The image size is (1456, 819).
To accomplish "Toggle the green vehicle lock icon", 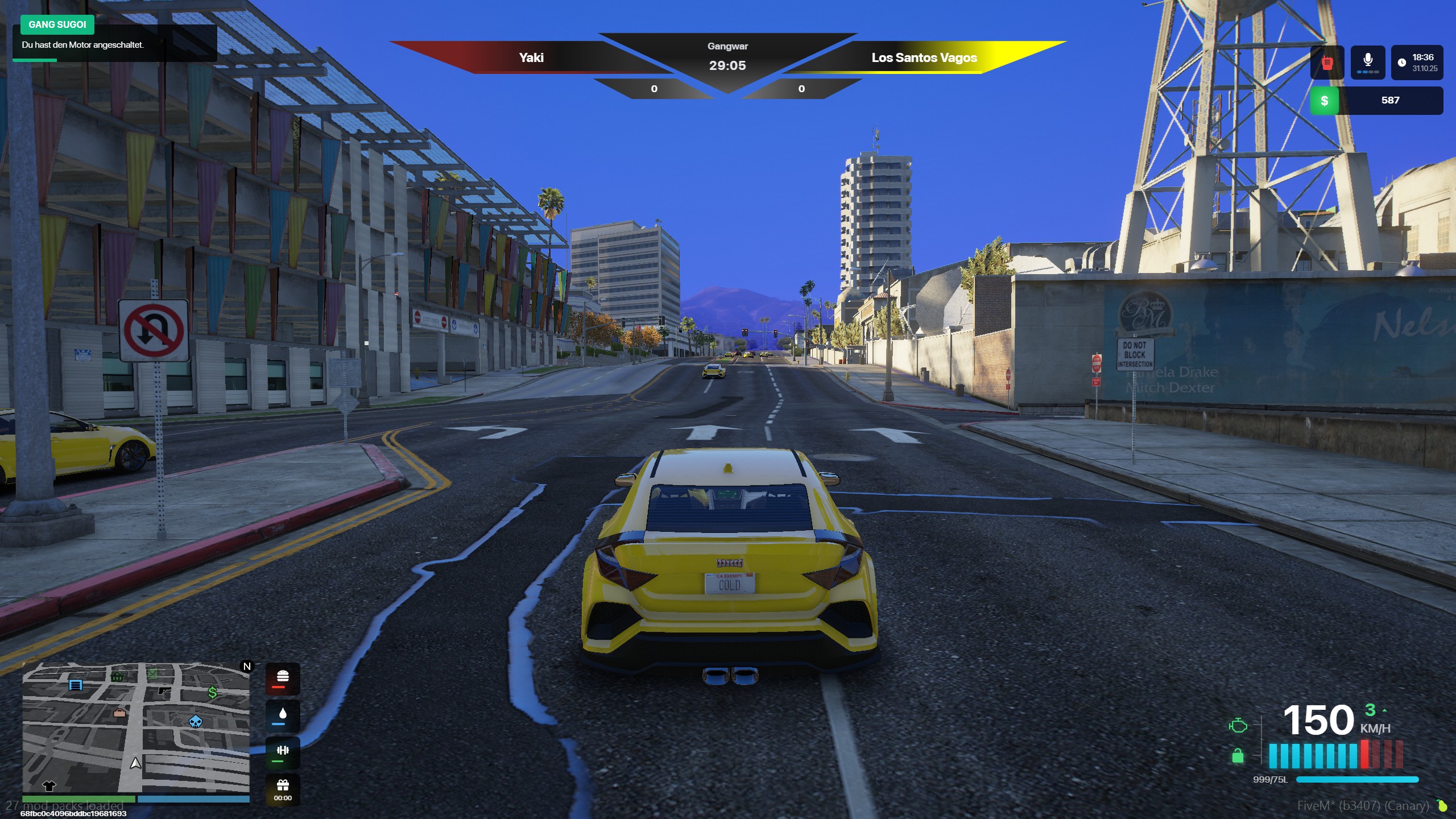I will pyautogui.click(x=1238, y=756).
